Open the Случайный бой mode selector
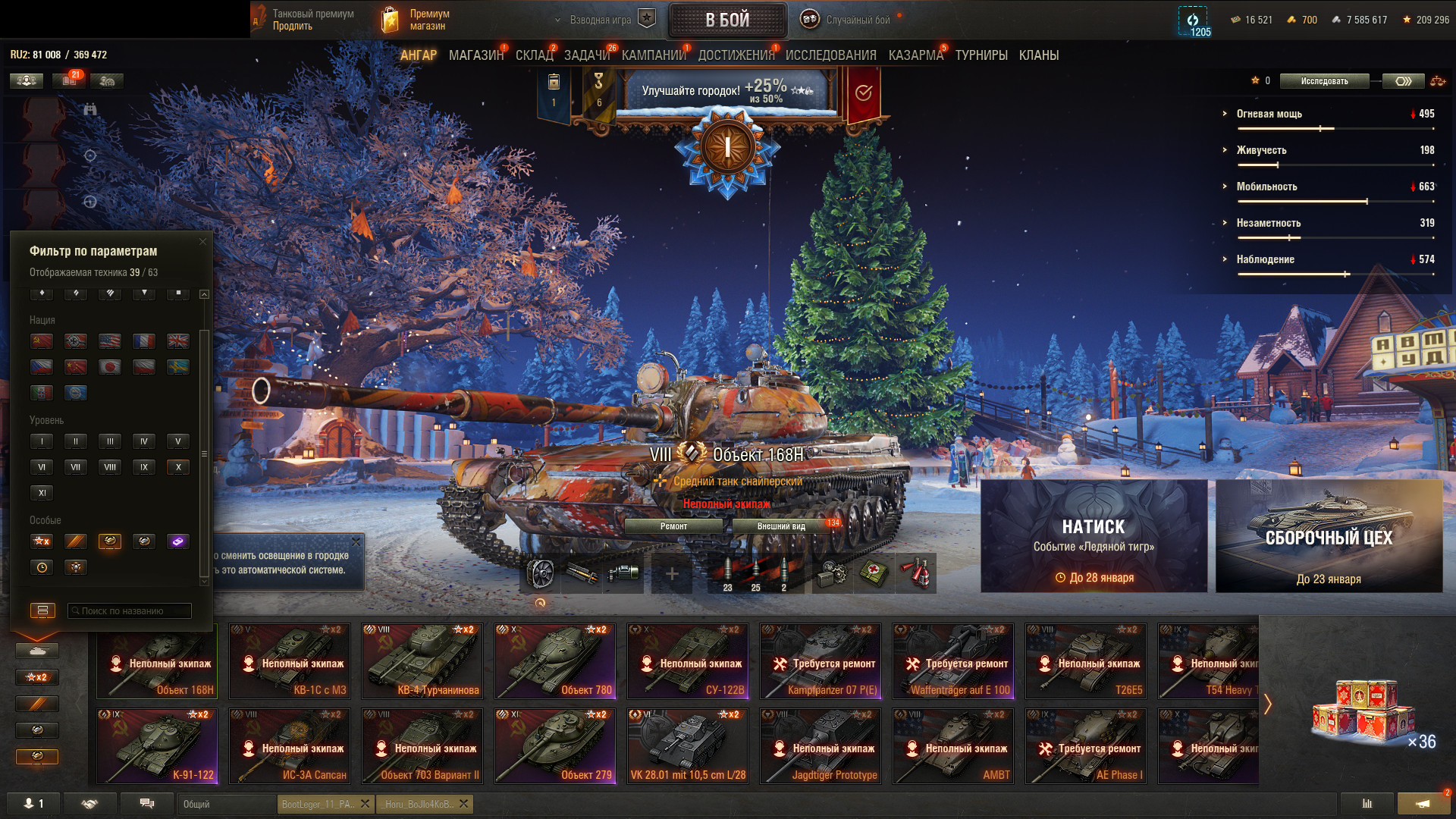 (x=849, y=20)
